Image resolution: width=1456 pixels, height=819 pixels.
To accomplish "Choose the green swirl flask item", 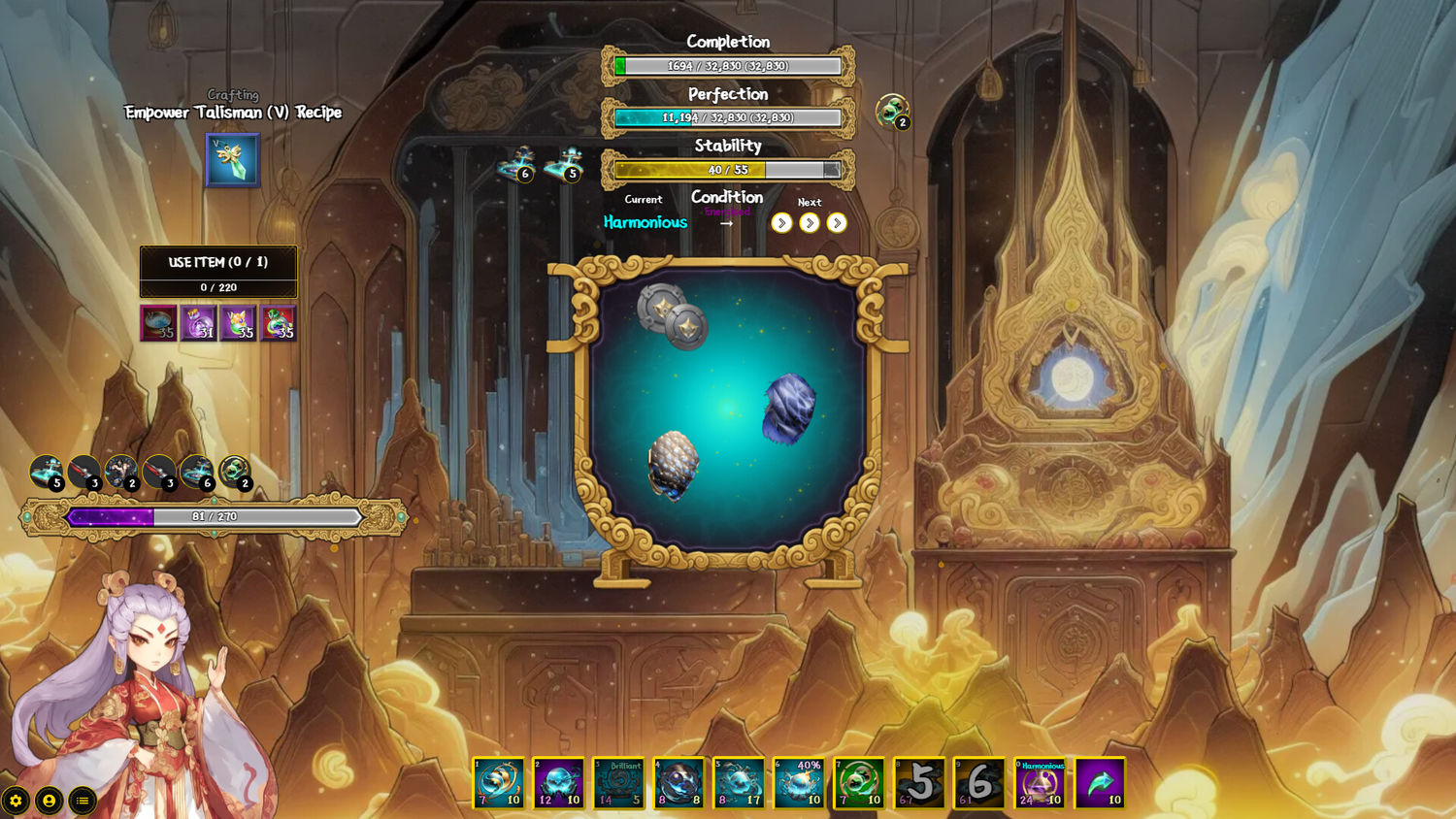I will click(279, 323).
